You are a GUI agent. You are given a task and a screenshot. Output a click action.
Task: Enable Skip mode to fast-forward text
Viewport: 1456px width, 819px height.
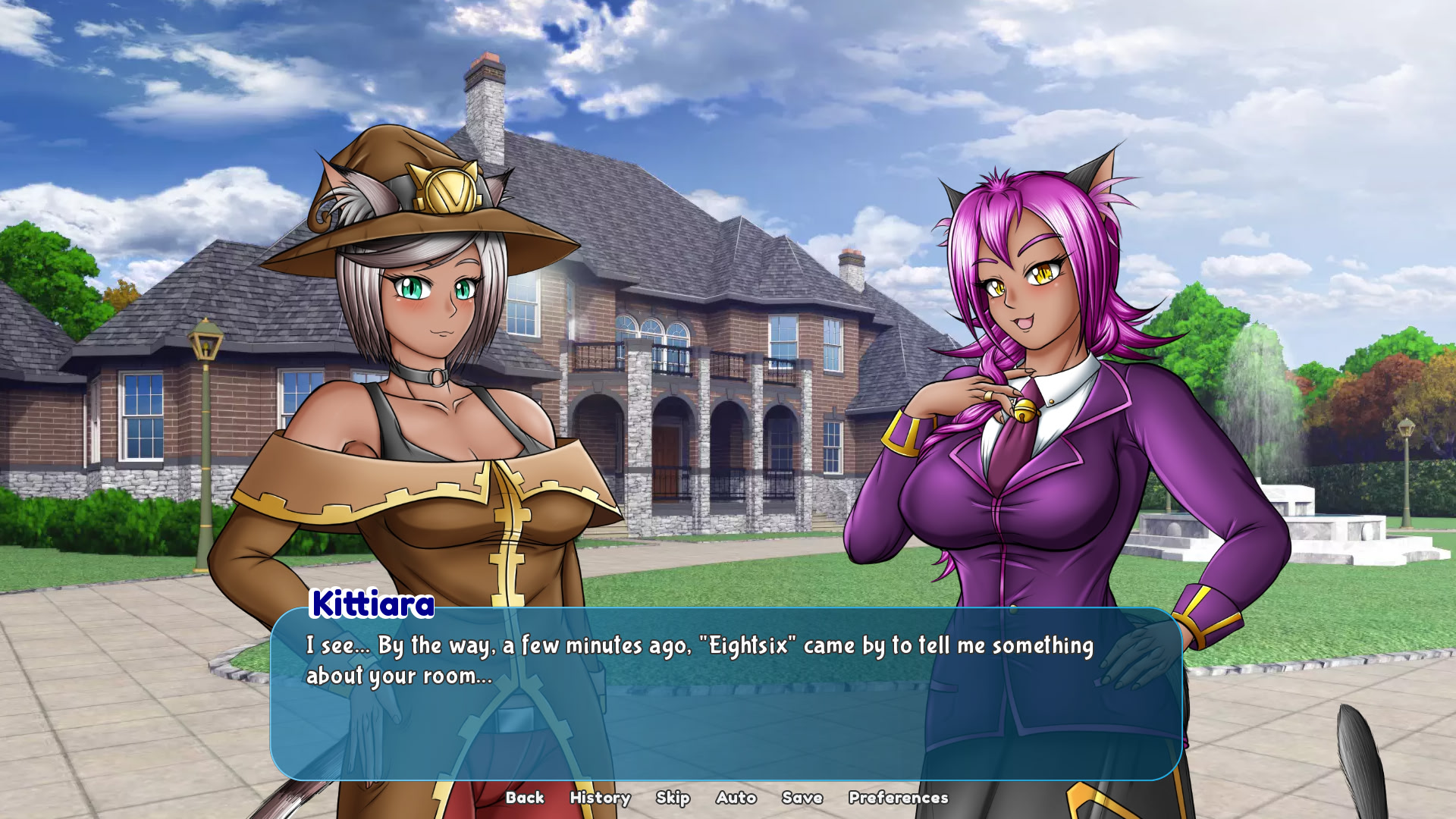(x=674, y=798)
